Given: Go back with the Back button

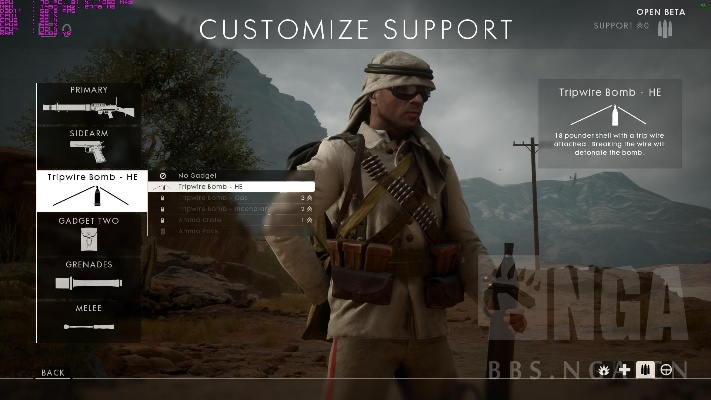Looking at the screenshot, I should pos(53,373).
